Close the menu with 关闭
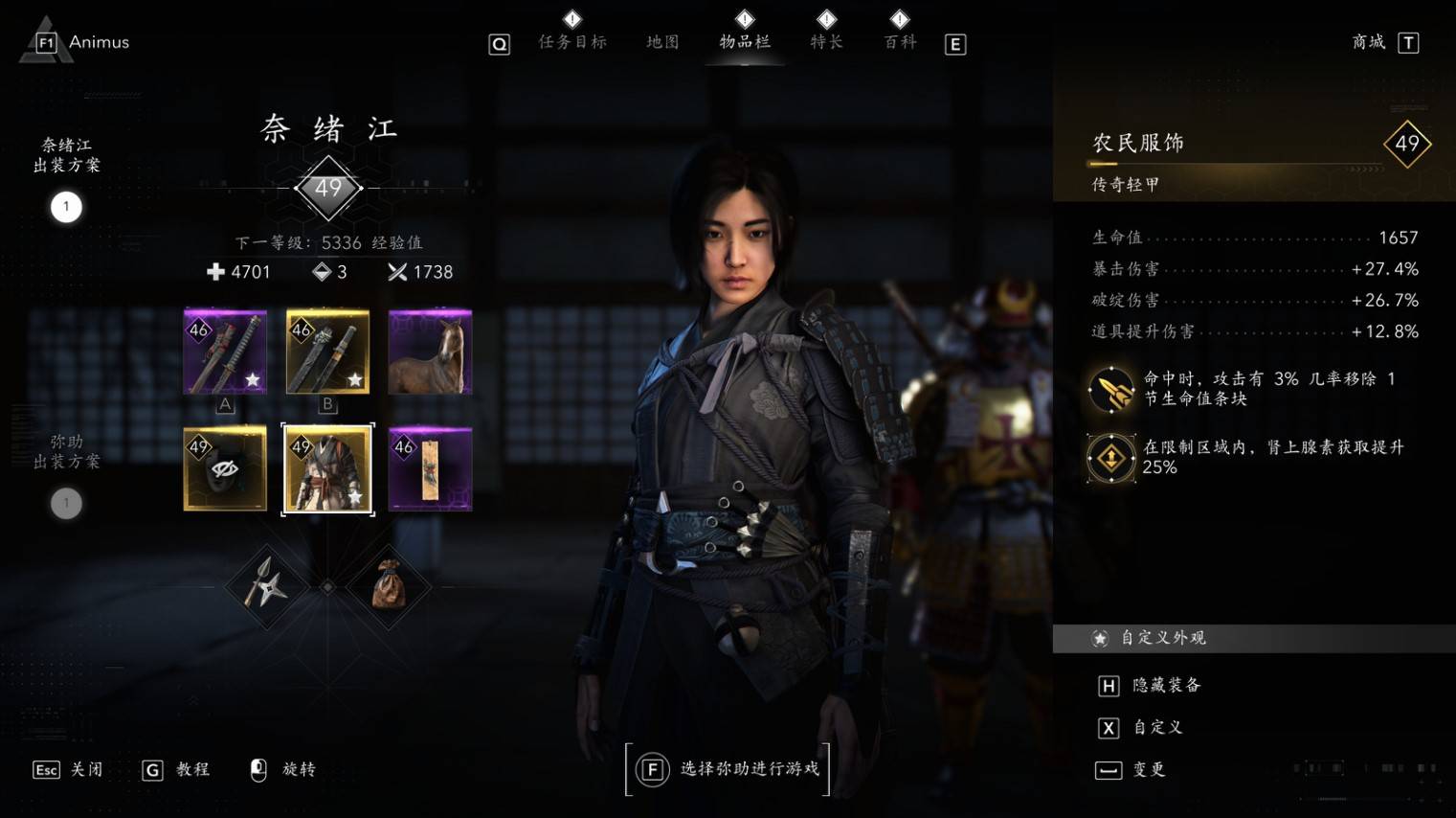 click(x=85, y=769)
